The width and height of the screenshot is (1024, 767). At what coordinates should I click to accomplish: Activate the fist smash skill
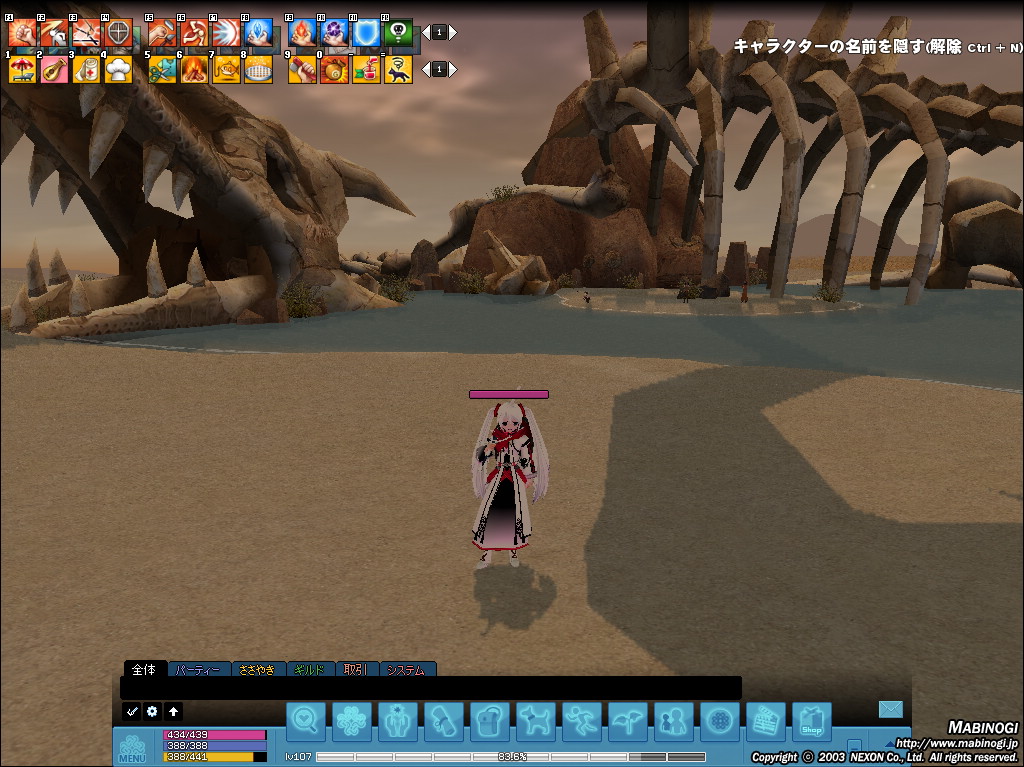tap(22, 32)
